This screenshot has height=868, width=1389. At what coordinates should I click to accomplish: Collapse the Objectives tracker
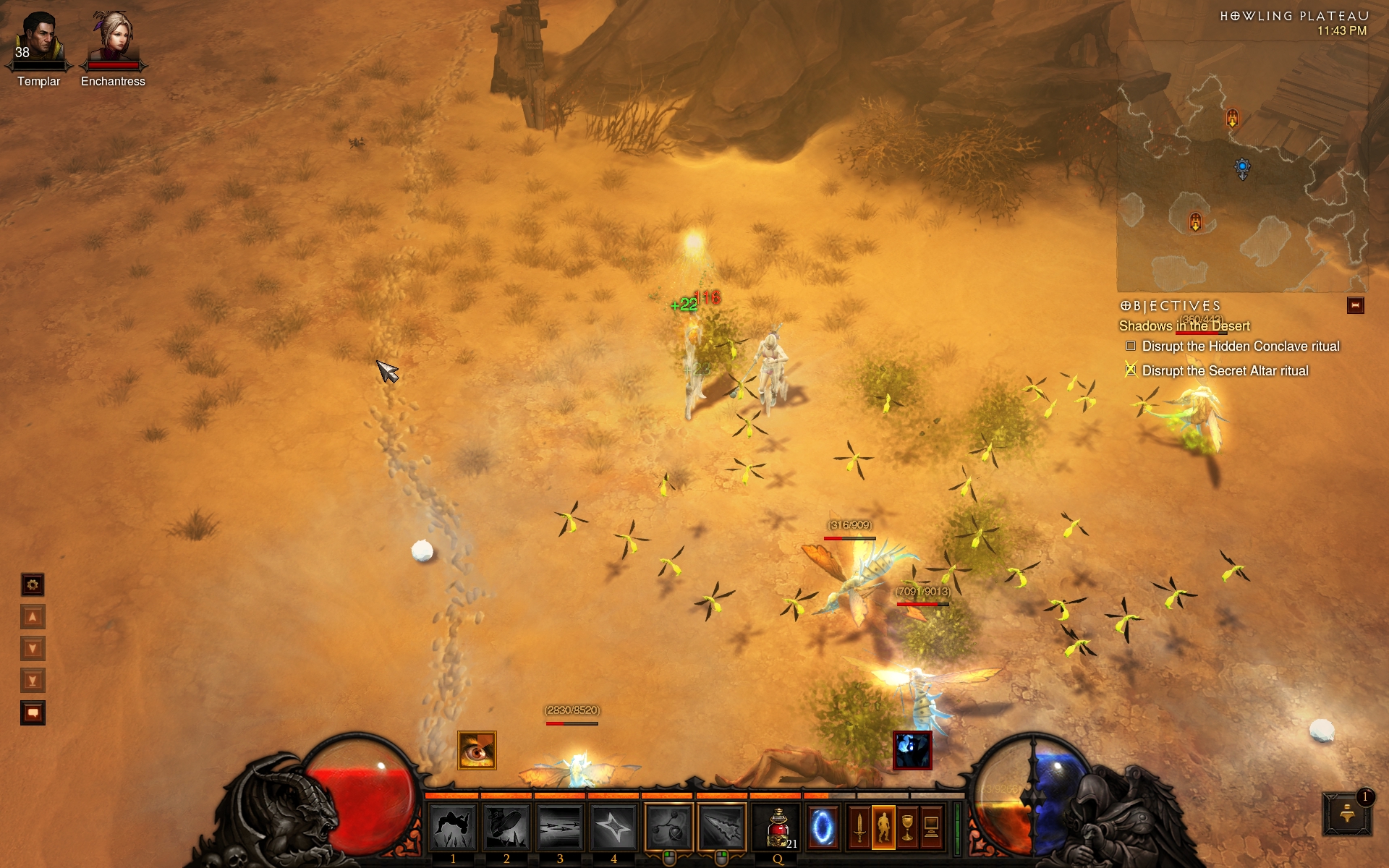coord(1355,306)
